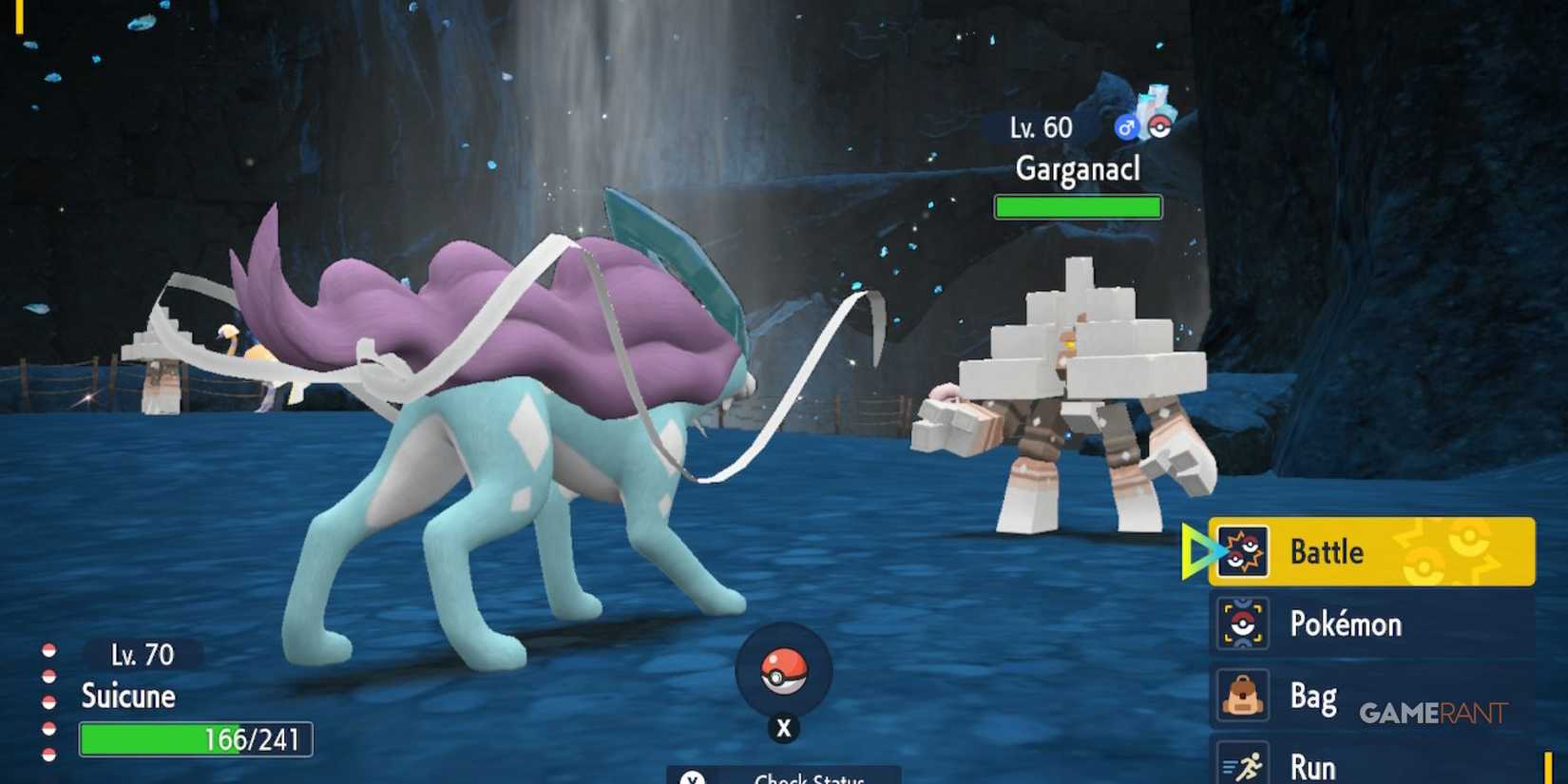
Task: Click Garganacl's green HP bar
Action: 1077,206
